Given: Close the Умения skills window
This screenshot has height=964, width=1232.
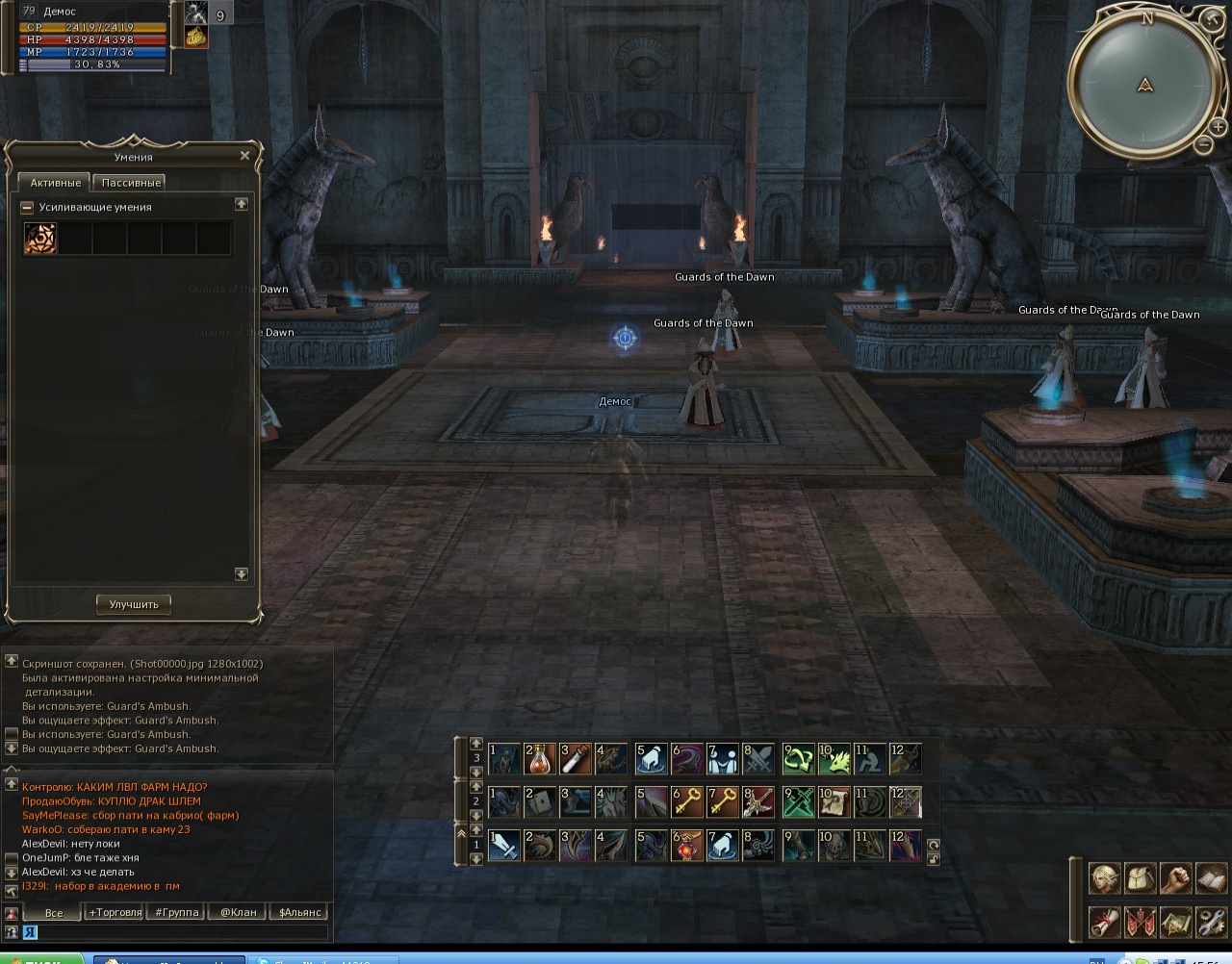Looking at the screenshot, I should (x=244, y=156).
